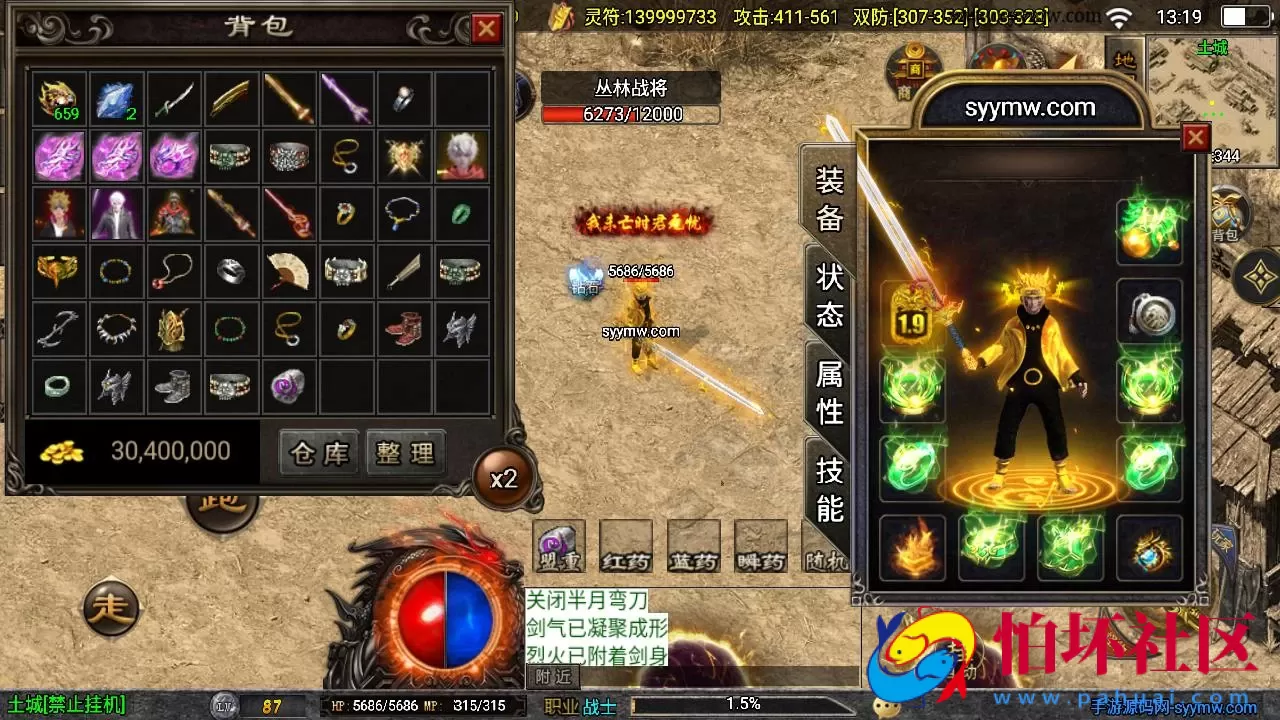This screenshot has width=1280, height=720.
Task: Click the 瞬药 instant potion quick slot
Action: pyautogui.click(x=760, y=545)
